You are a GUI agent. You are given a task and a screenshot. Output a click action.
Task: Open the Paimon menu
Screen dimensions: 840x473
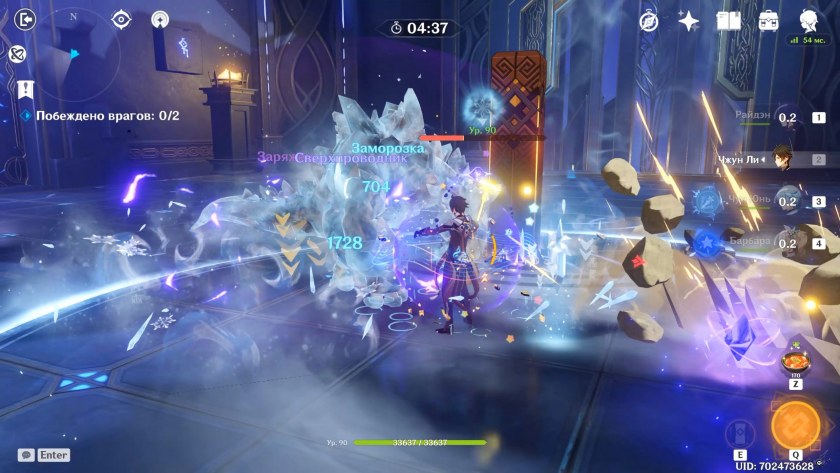click(808, 20)
